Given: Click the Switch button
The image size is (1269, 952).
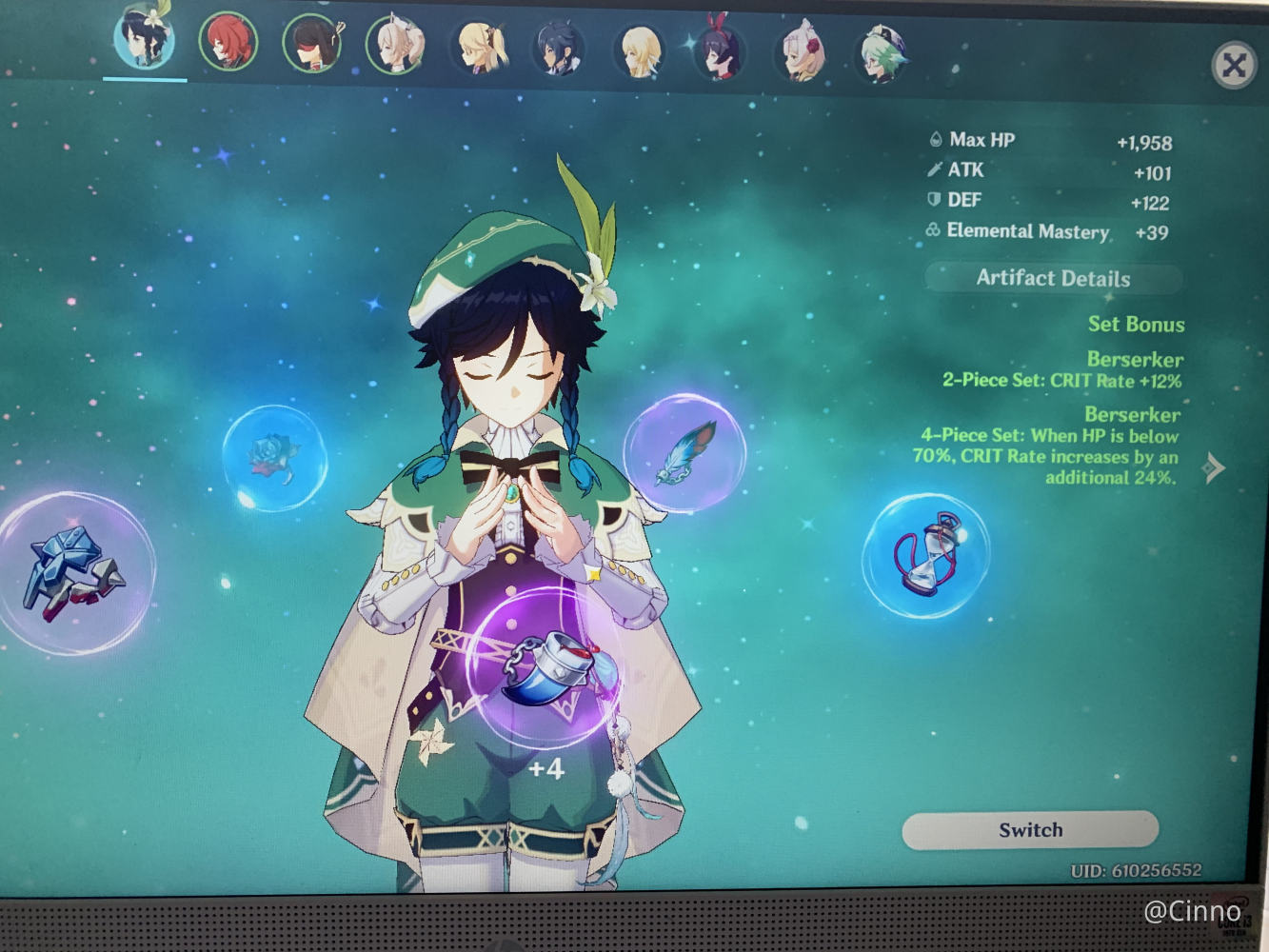Looking at the screenshot, I should point(1030,830).
